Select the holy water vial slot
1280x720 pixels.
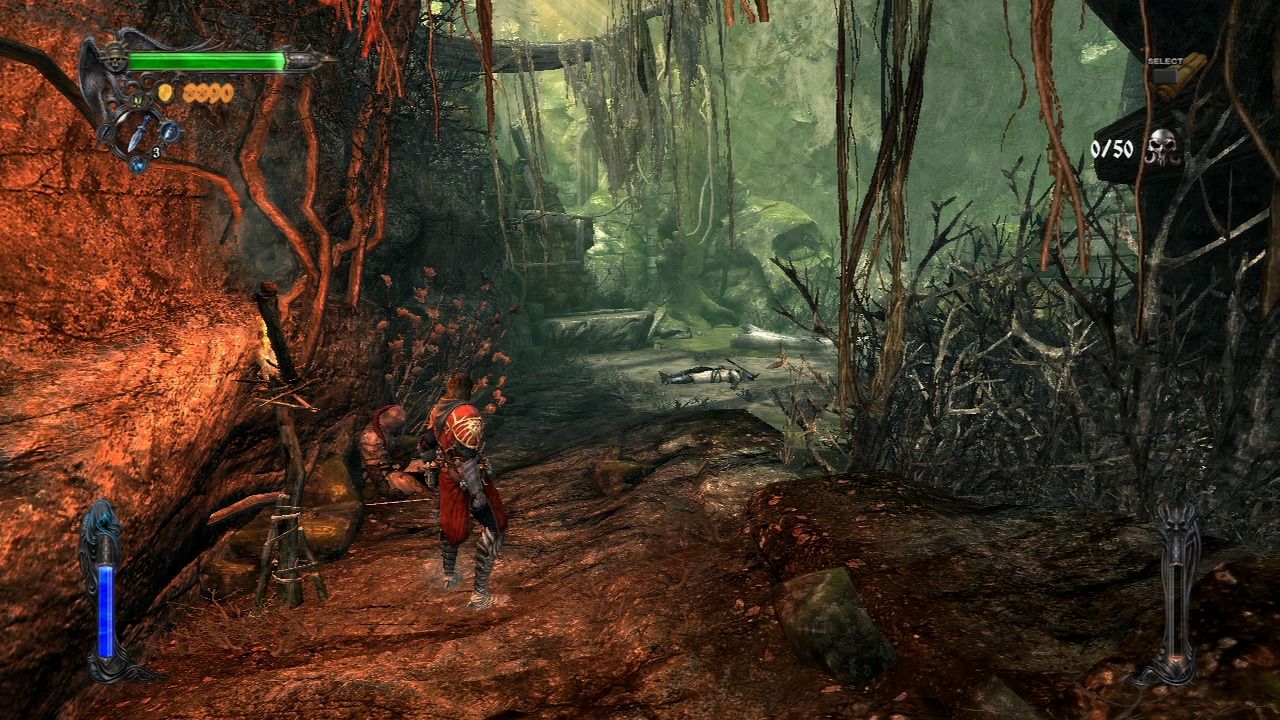coord(170,130)
